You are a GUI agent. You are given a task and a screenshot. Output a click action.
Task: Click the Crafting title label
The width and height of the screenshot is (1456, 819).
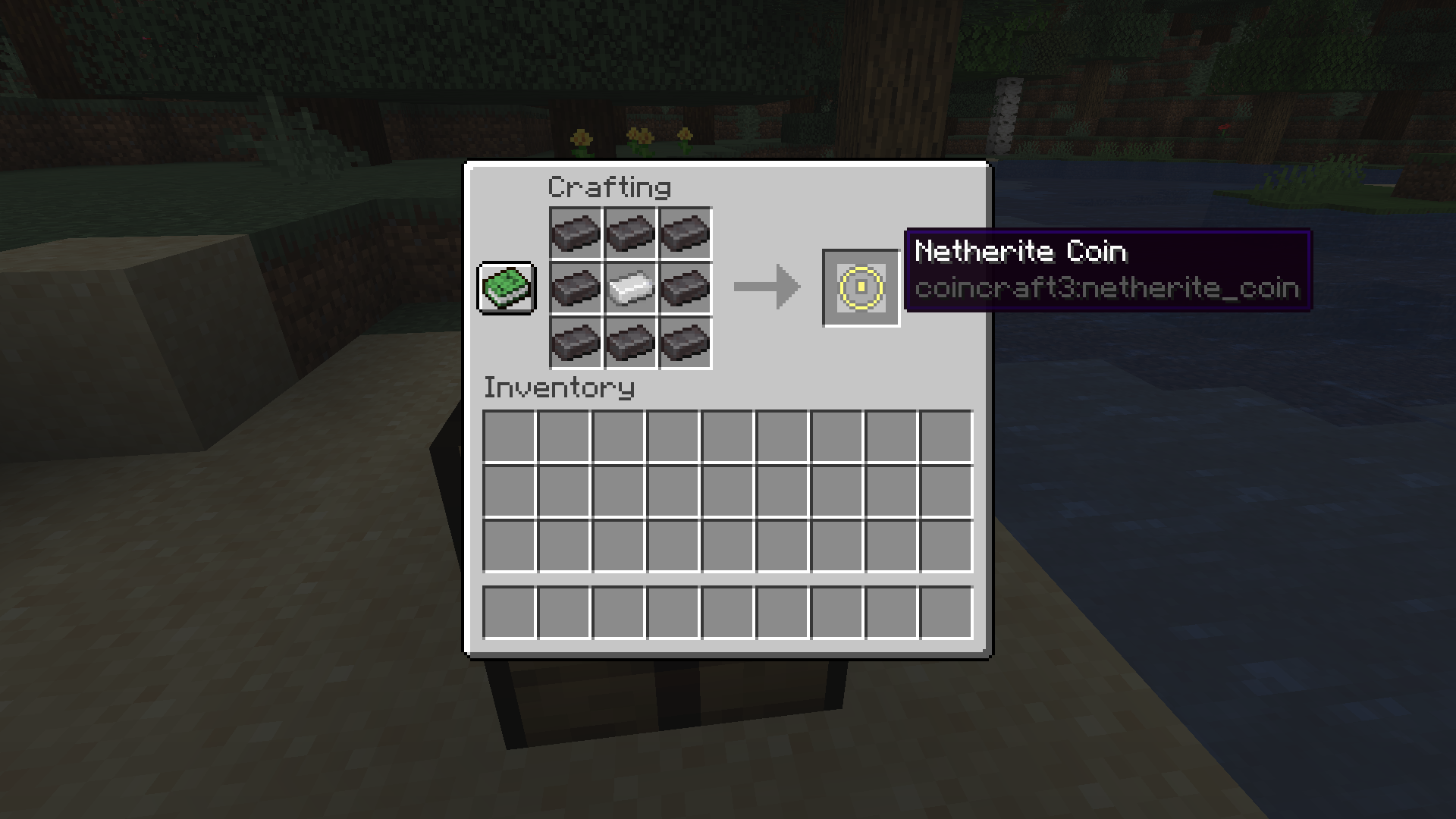(x=609, y=186)
